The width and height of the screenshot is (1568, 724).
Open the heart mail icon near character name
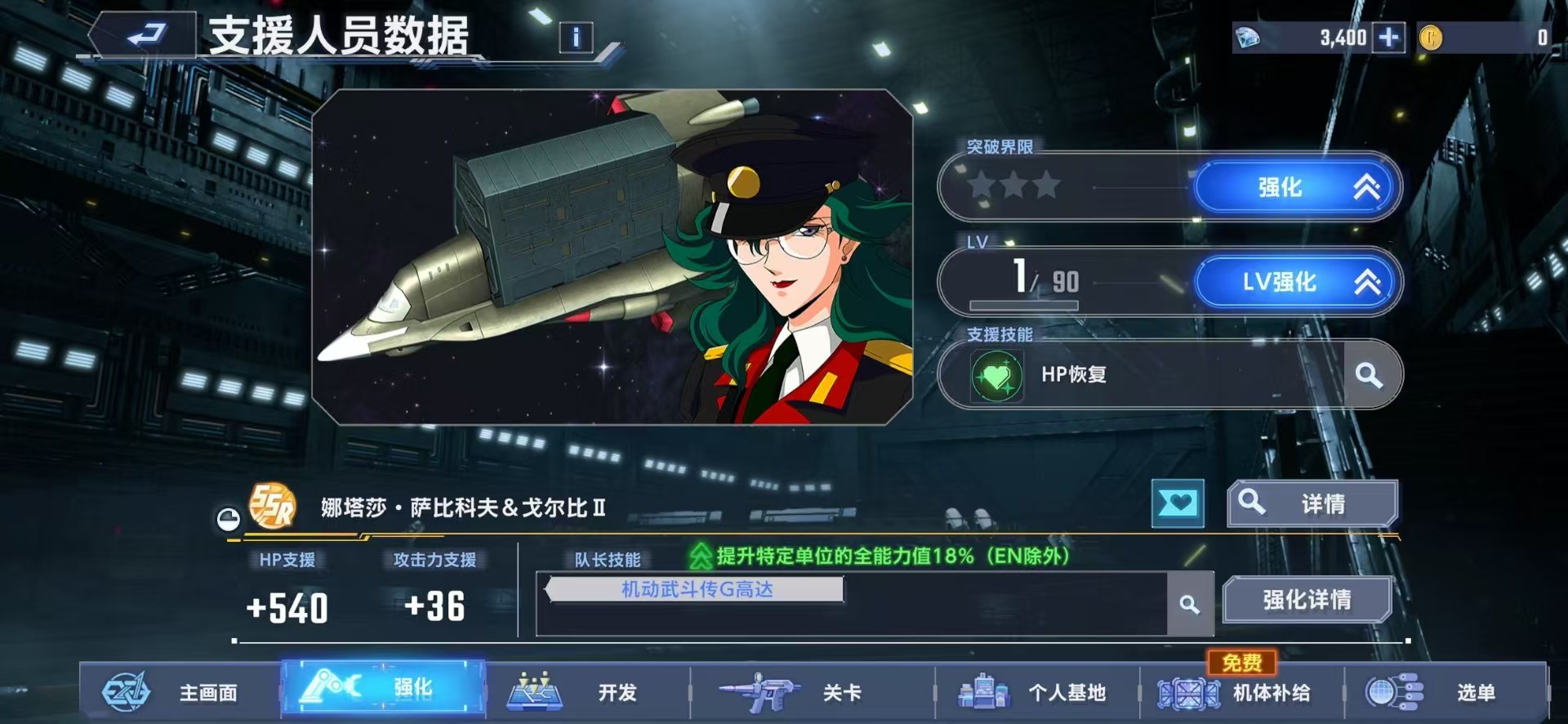pos(1178,504)
